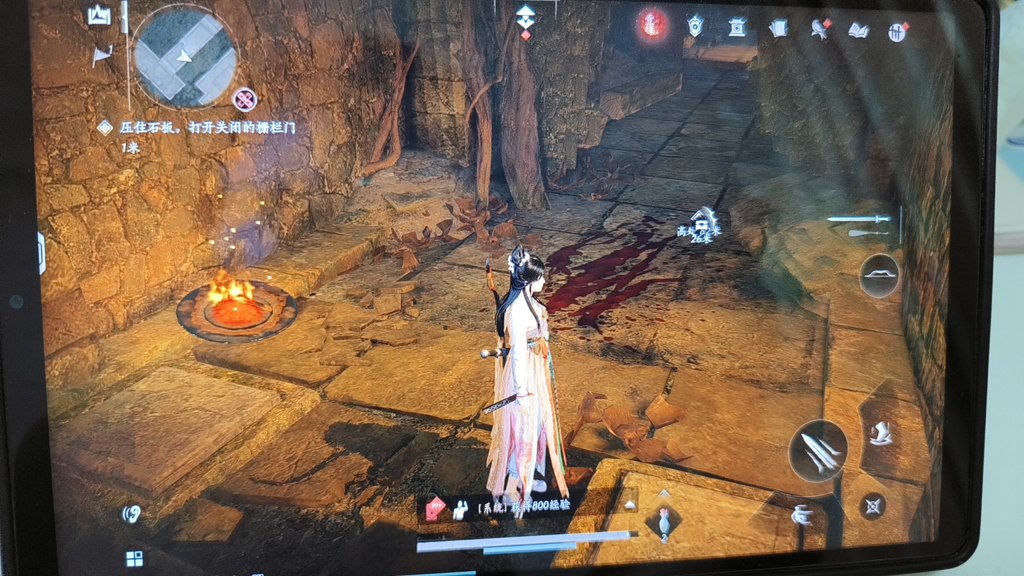
Task: Select the flag icon left of the minimap
Action: point(102,56)
